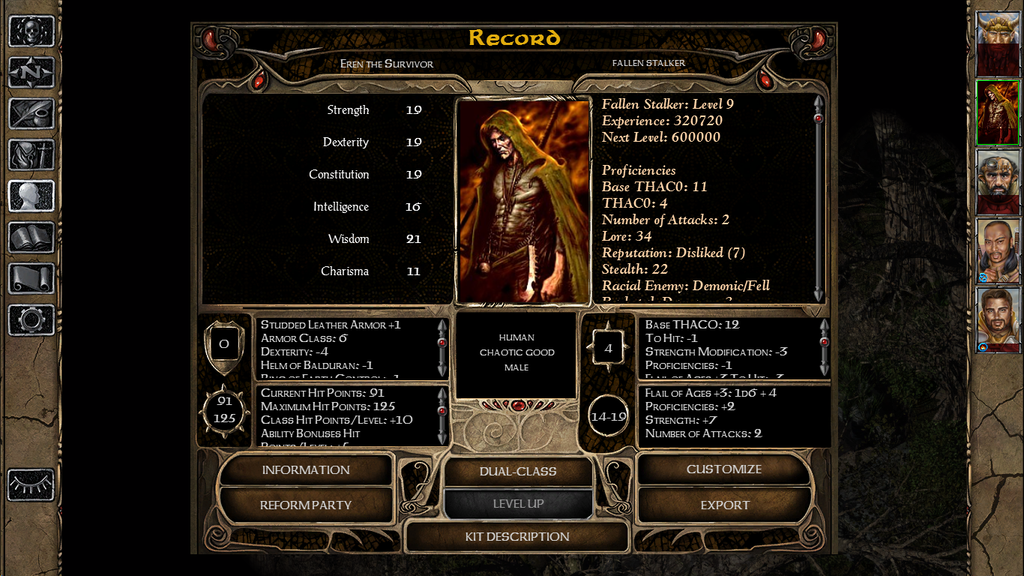Open the journal quill icon
Image resolution: width=1024 pixels, height=576 pixels.
(31, 113)
